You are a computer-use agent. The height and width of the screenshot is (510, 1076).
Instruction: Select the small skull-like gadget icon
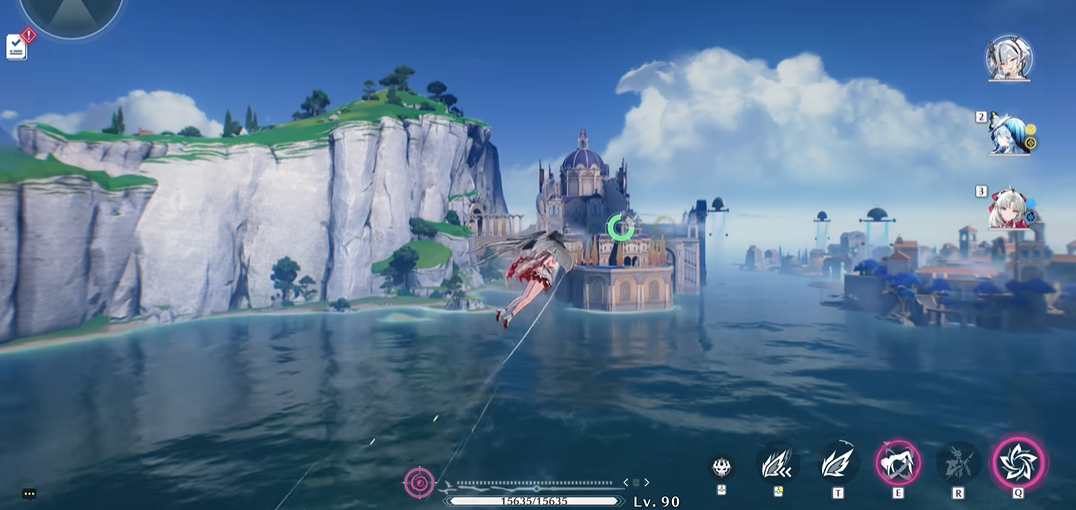[722, 466]
